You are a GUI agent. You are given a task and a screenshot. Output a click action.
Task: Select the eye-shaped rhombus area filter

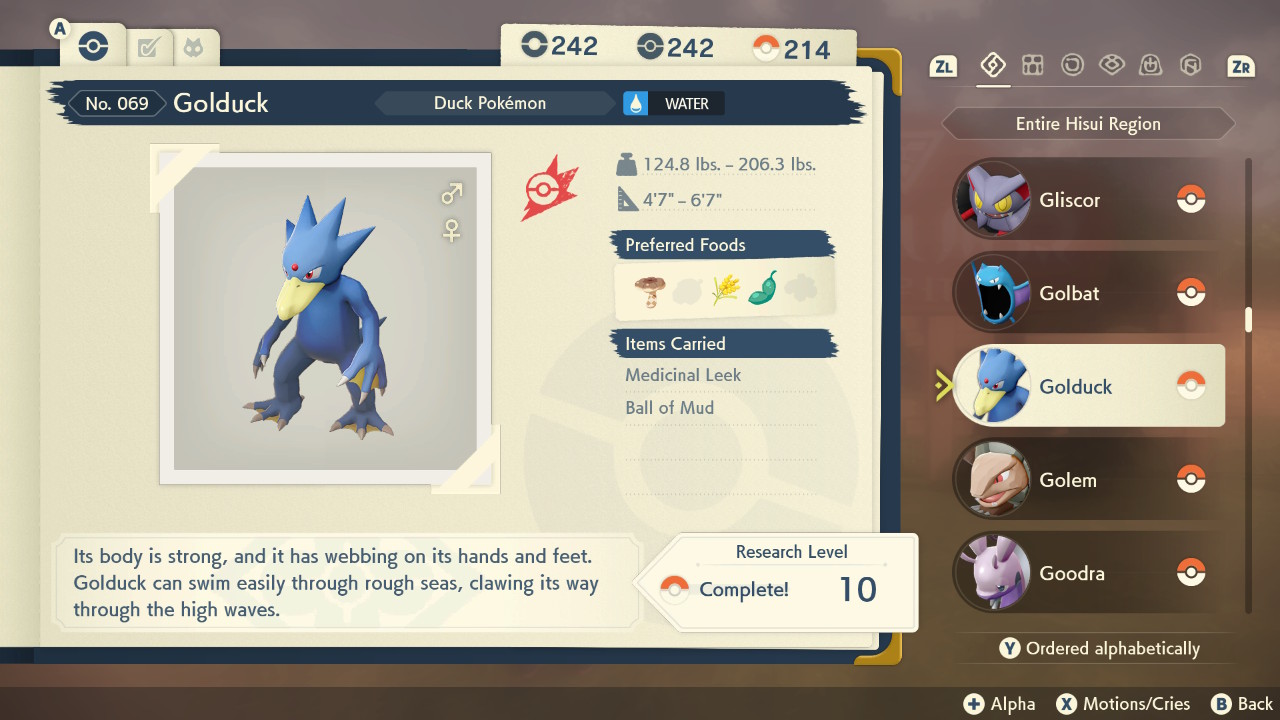pyautogui.click(x=1111, y=66)
